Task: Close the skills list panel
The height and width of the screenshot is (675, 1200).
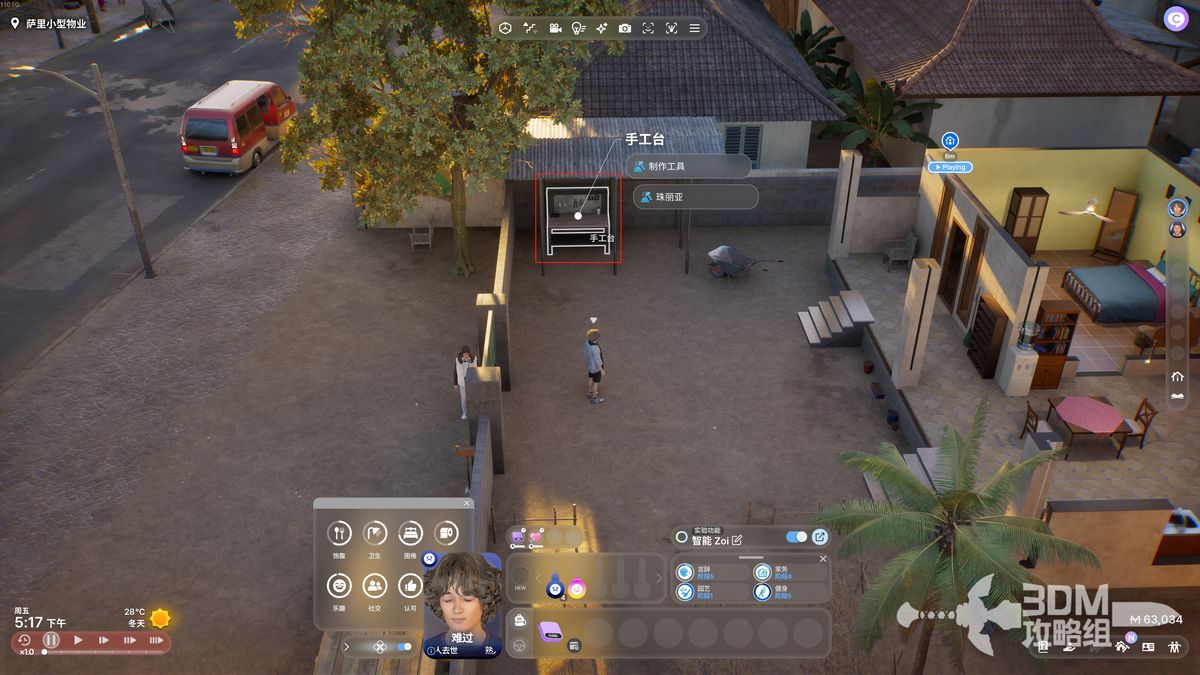Action: pyautogui.click(x=823, y=558)
